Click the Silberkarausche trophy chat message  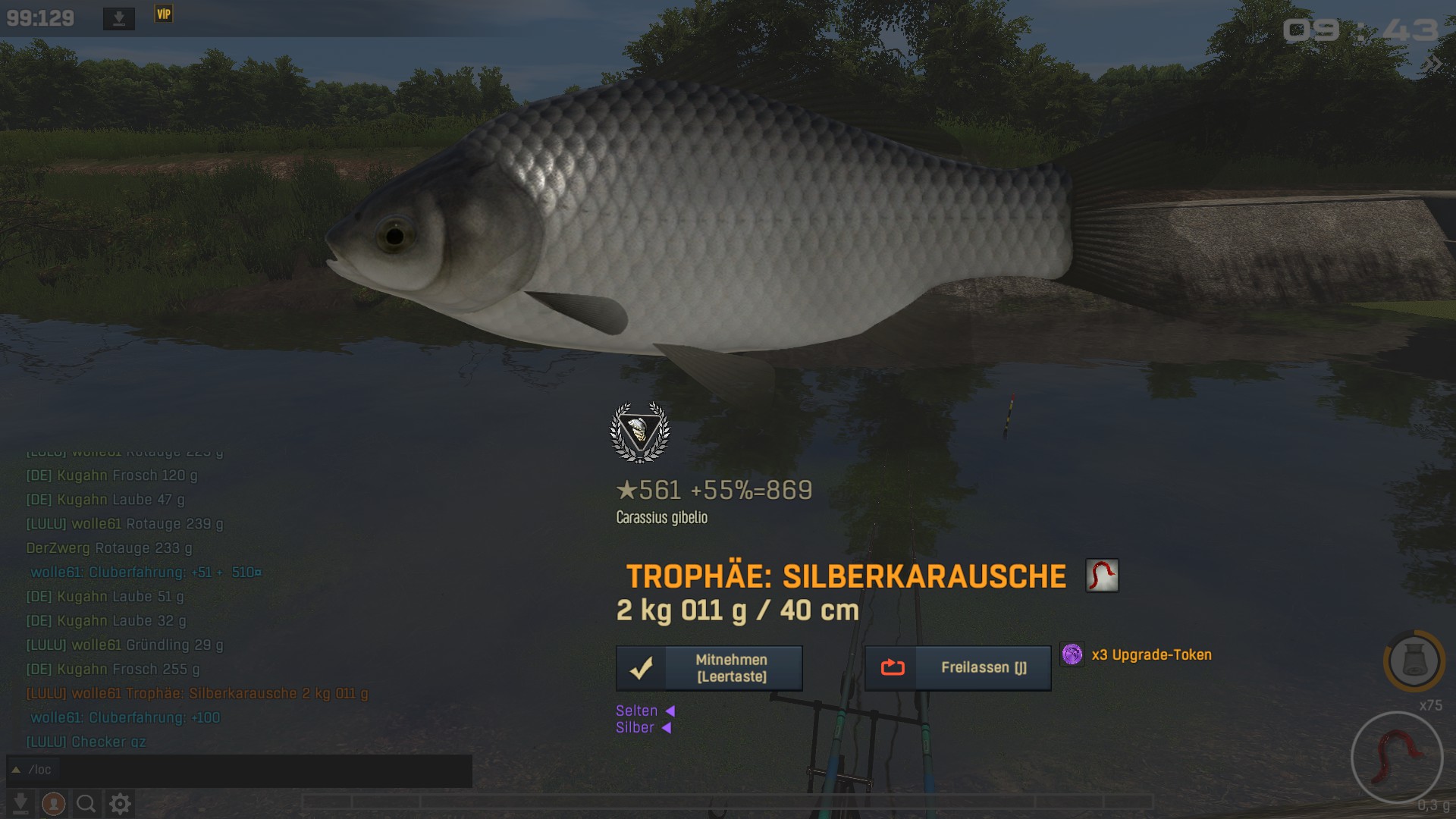(x=197, y=694)
